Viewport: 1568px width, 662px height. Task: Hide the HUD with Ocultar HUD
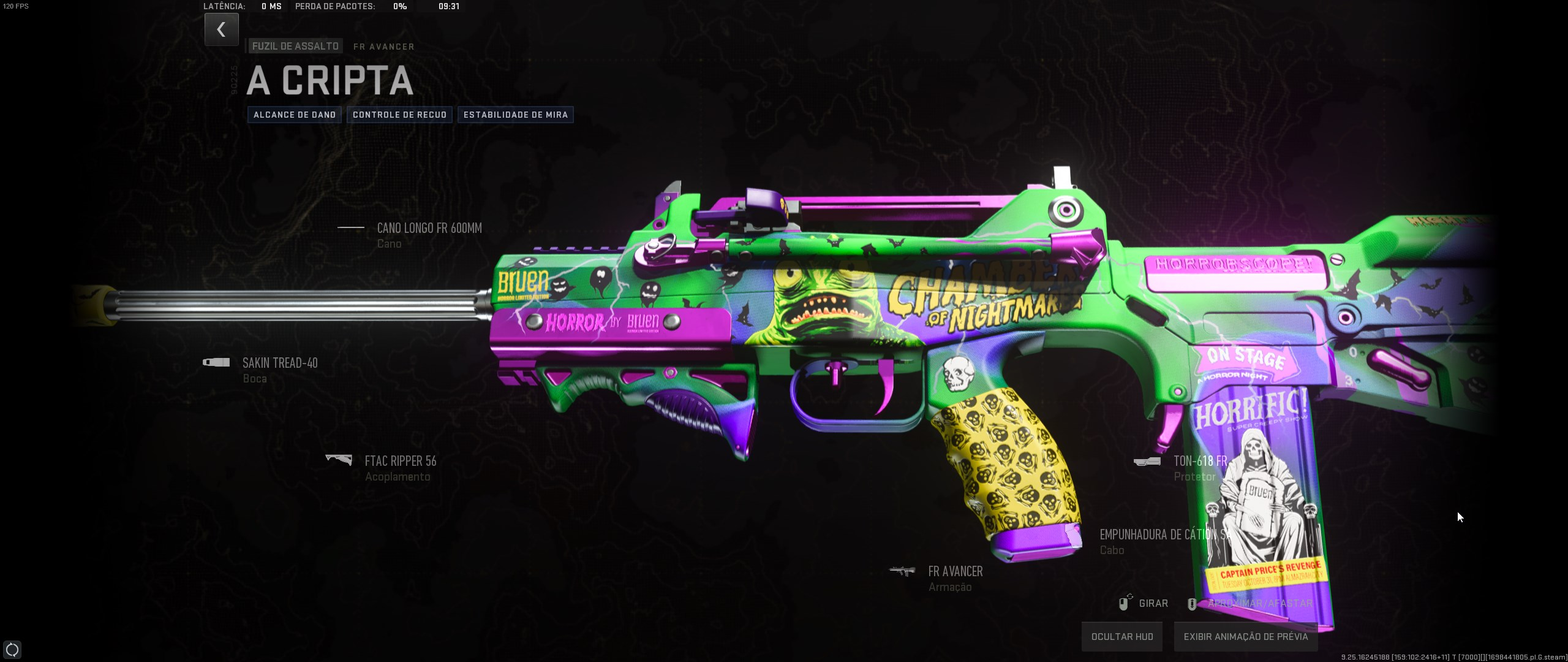tap(1121, 637)
